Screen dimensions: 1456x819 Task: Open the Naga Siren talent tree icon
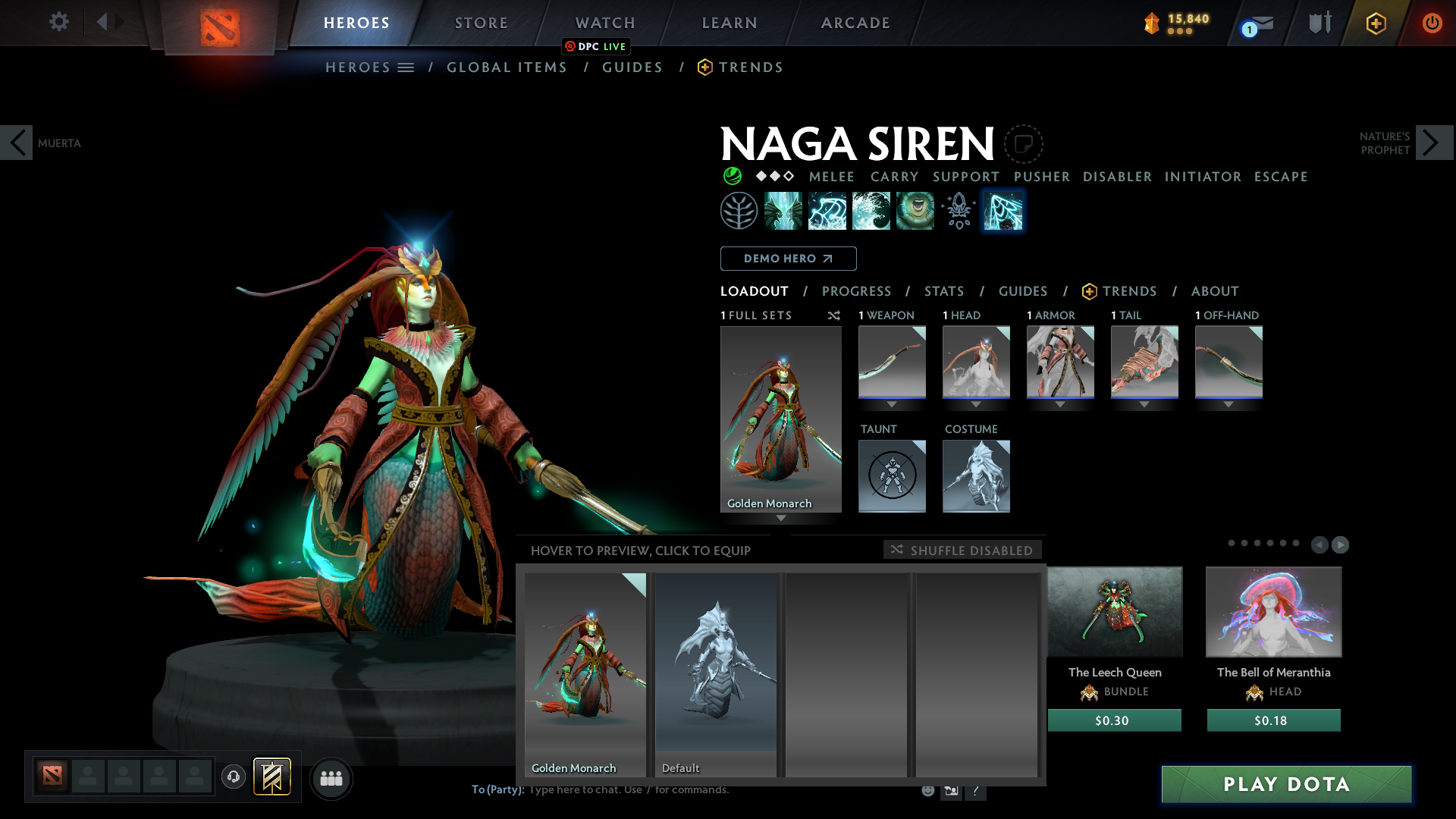(x=739, y=210)
